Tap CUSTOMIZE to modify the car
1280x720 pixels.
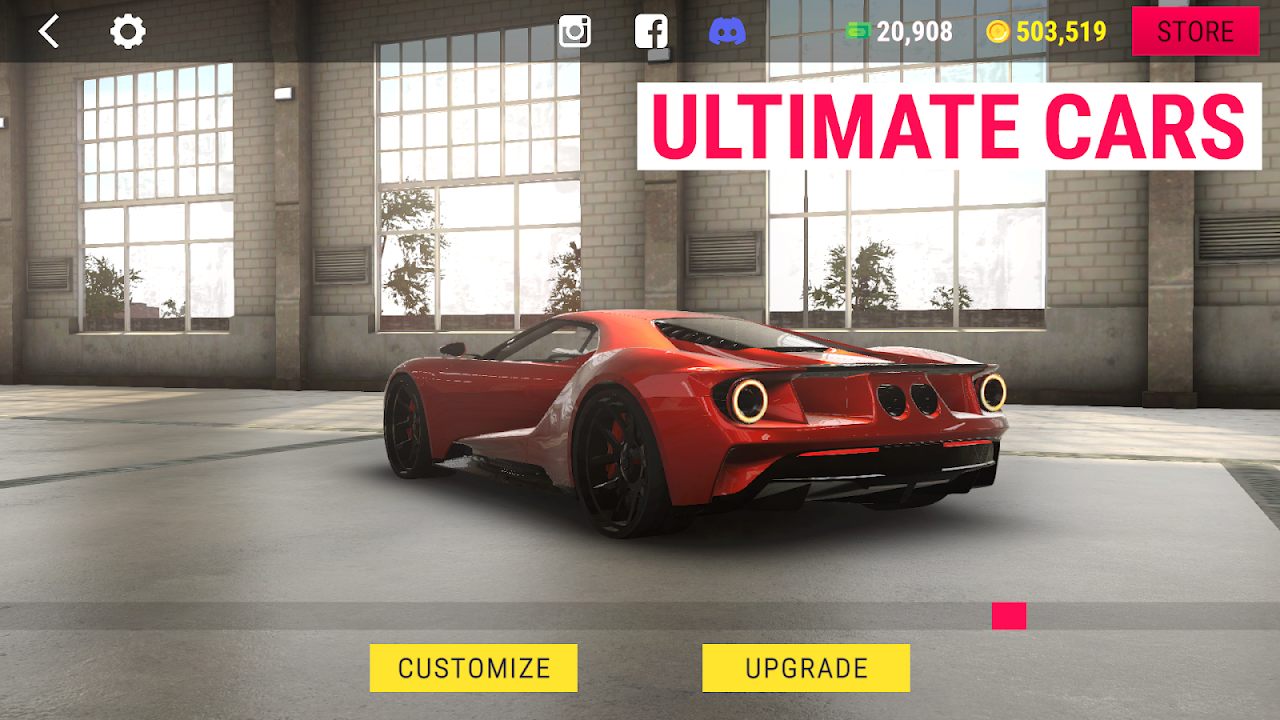pos(473,667)
